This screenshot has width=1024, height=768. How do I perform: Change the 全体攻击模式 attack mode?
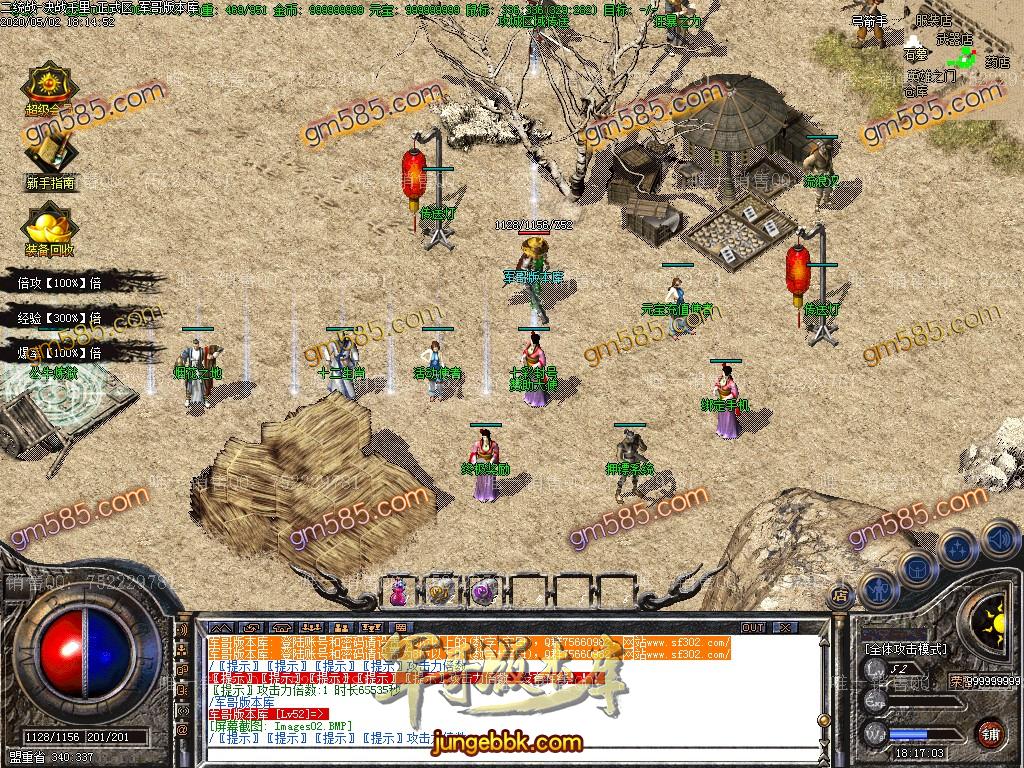point(905,648)
